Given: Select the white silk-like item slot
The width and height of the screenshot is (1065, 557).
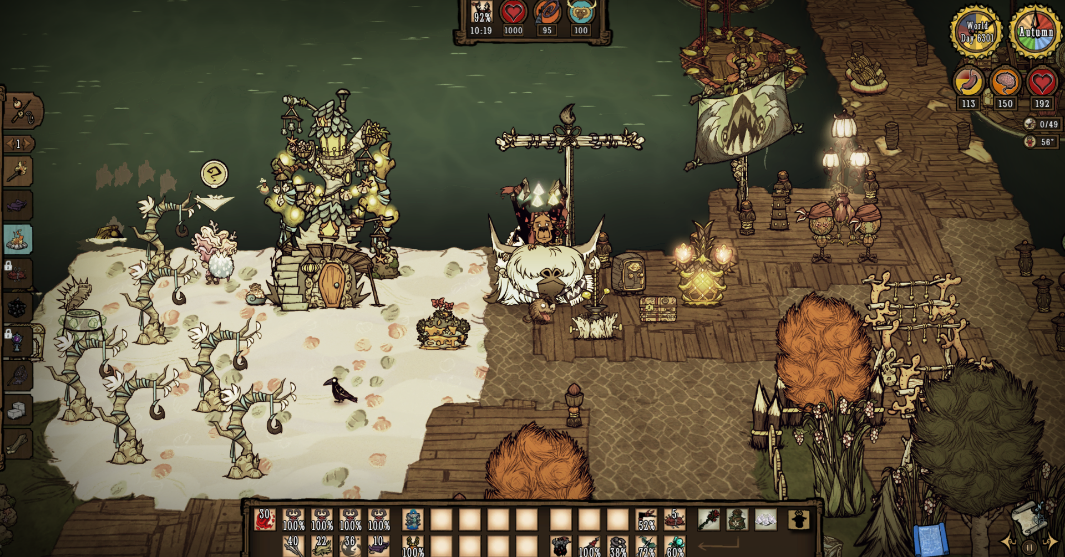Looking at the screenshot, I should [x=765, y=519].
